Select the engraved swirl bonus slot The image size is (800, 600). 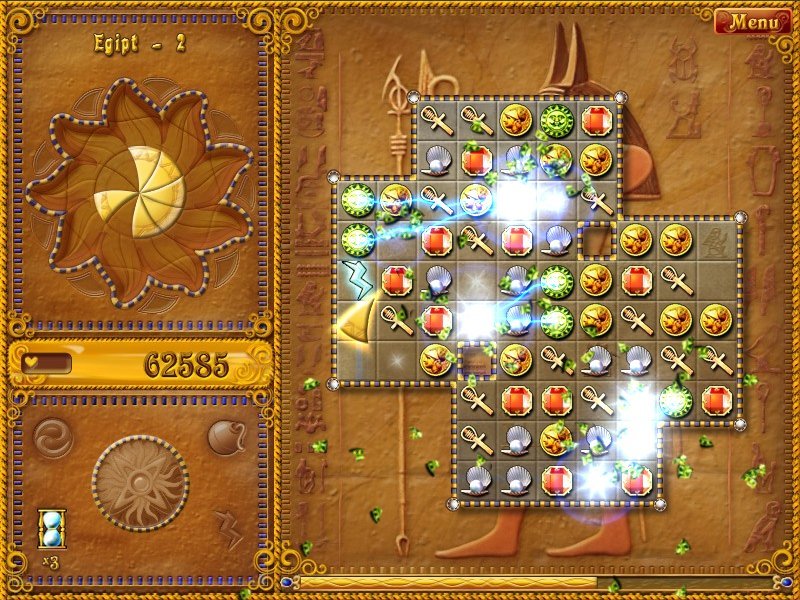(x=52, y=437)
